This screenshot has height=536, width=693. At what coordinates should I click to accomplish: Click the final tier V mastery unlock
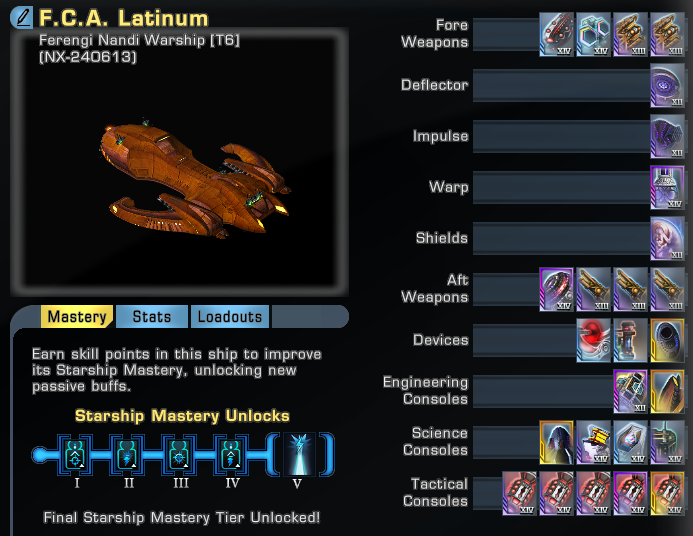click(297, 453)
